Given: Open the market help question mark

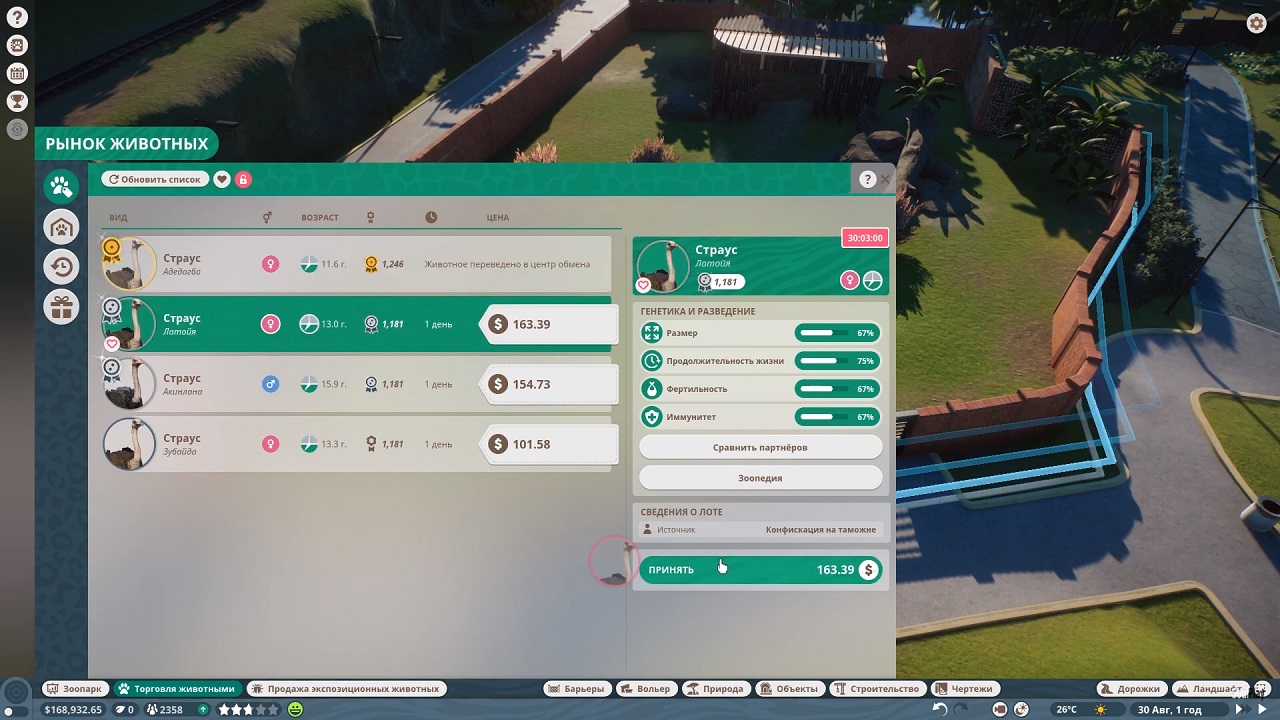Looking at the screenshot, I should point(867,180).
